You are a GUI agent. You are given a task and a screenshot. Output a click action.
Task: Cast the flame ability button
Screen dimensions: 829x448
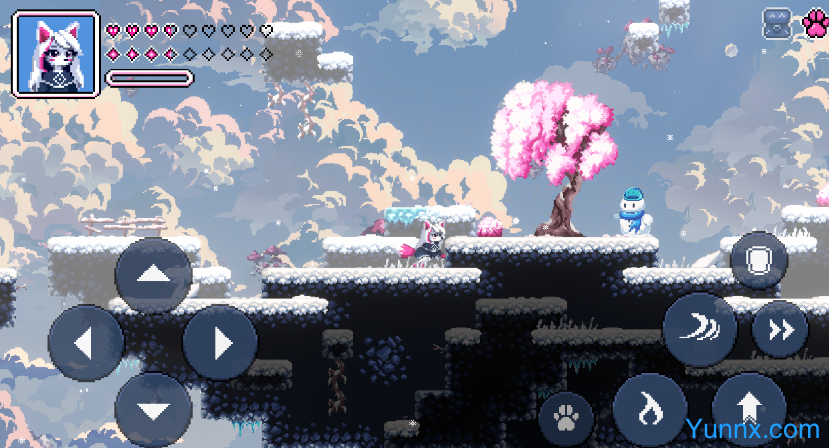click(x=650, y=410)
